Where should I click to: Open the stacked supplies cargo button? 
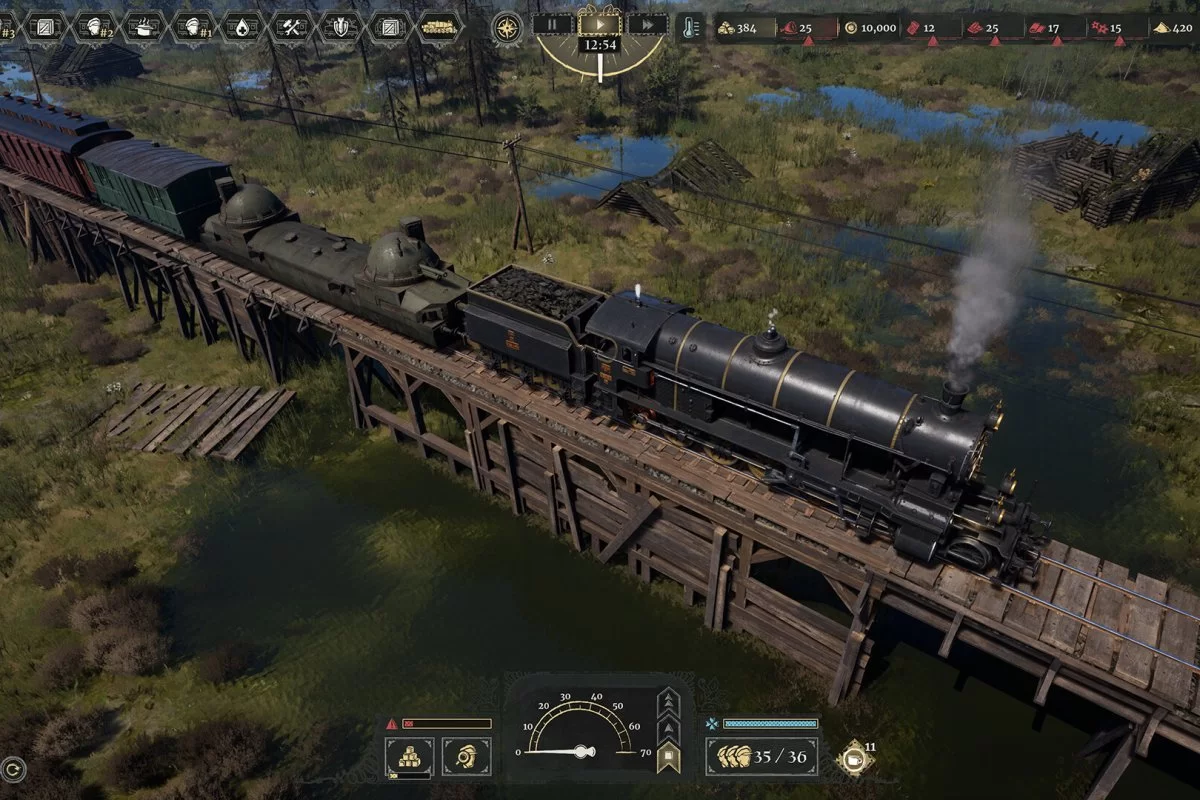point(410,757)
